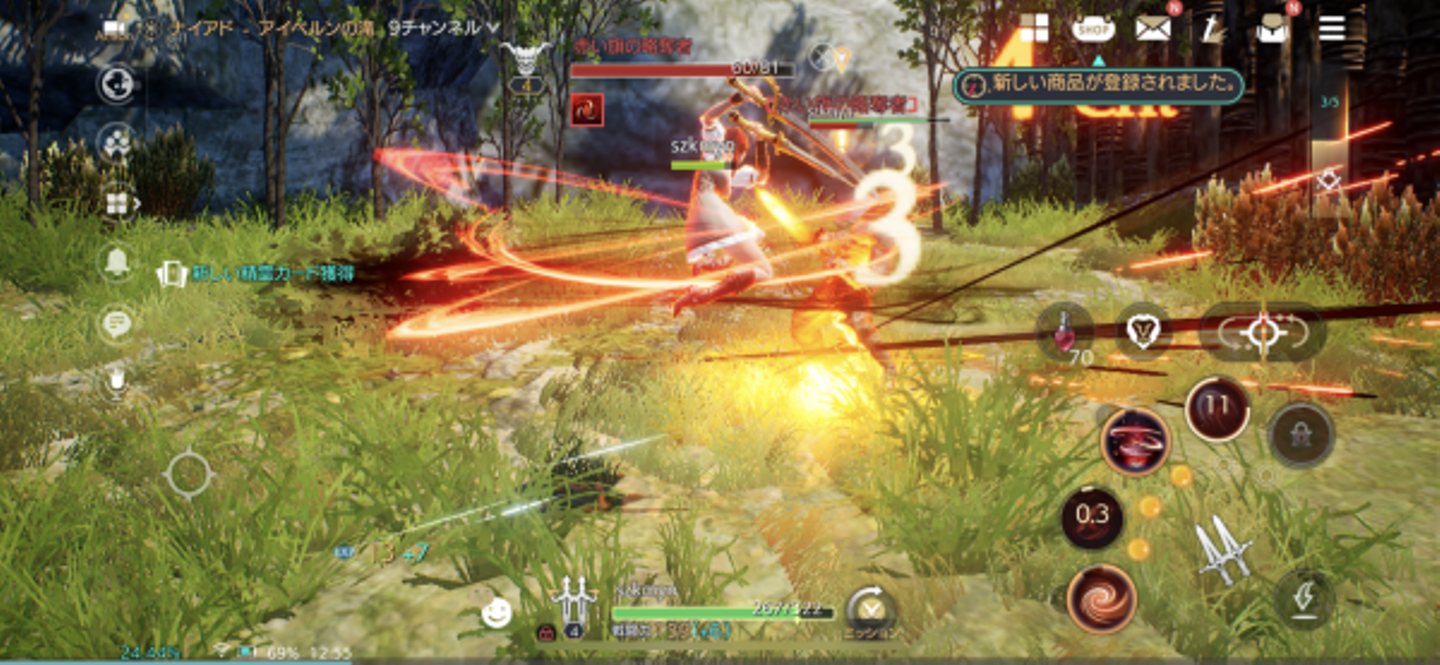Screen dimensions: 1440x665
Task: Activate the dodge dash button
Action: [1305, 599]
